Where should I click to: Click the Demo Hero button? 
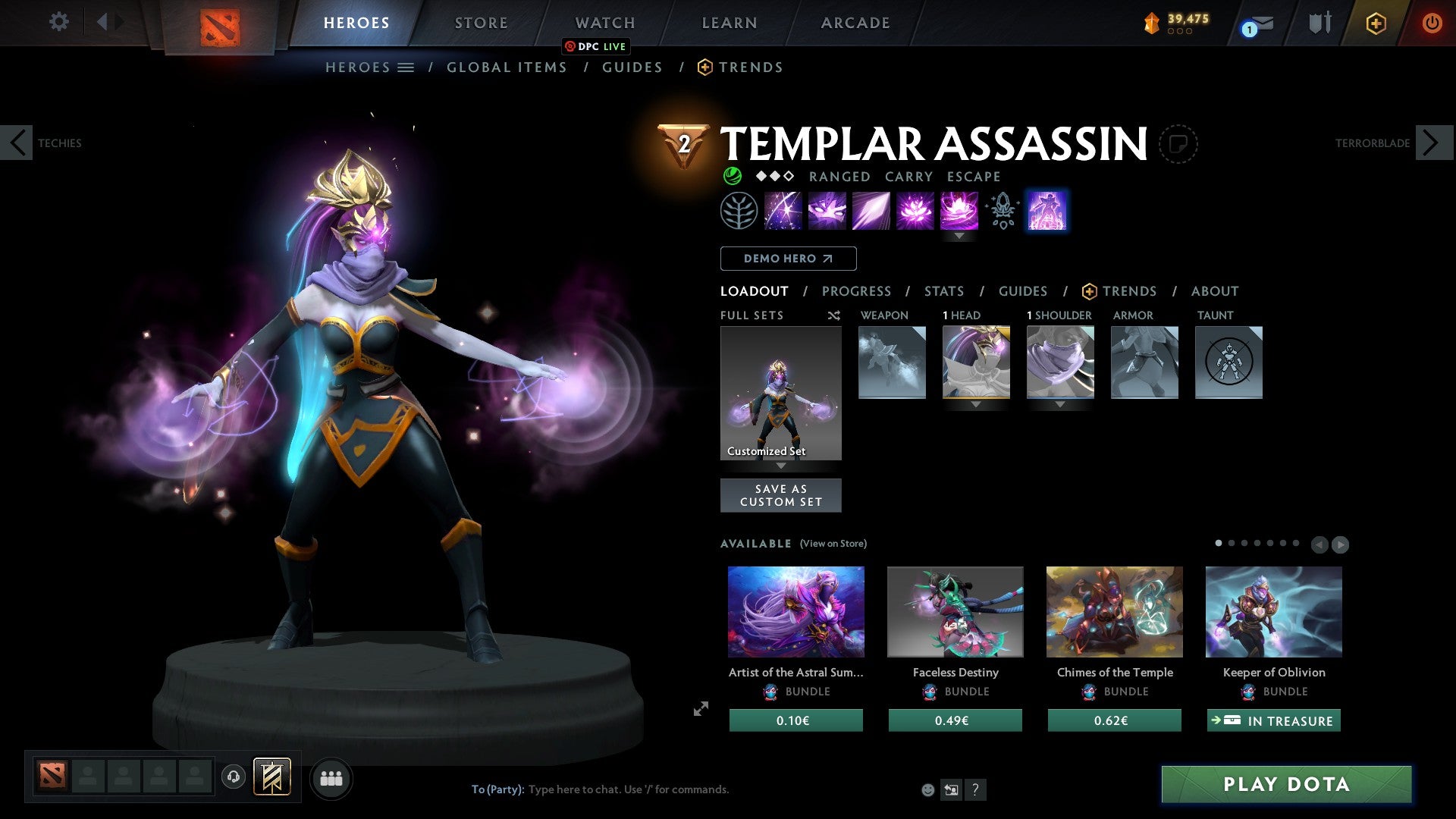[788, 258]
